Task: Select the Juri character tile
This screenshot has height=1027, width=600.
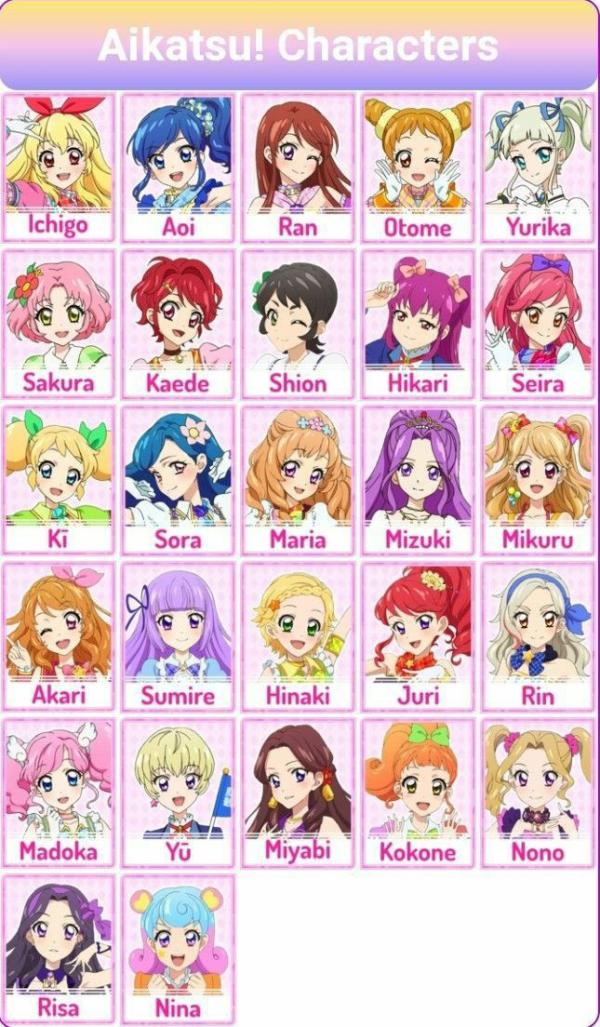Action: 418,636
